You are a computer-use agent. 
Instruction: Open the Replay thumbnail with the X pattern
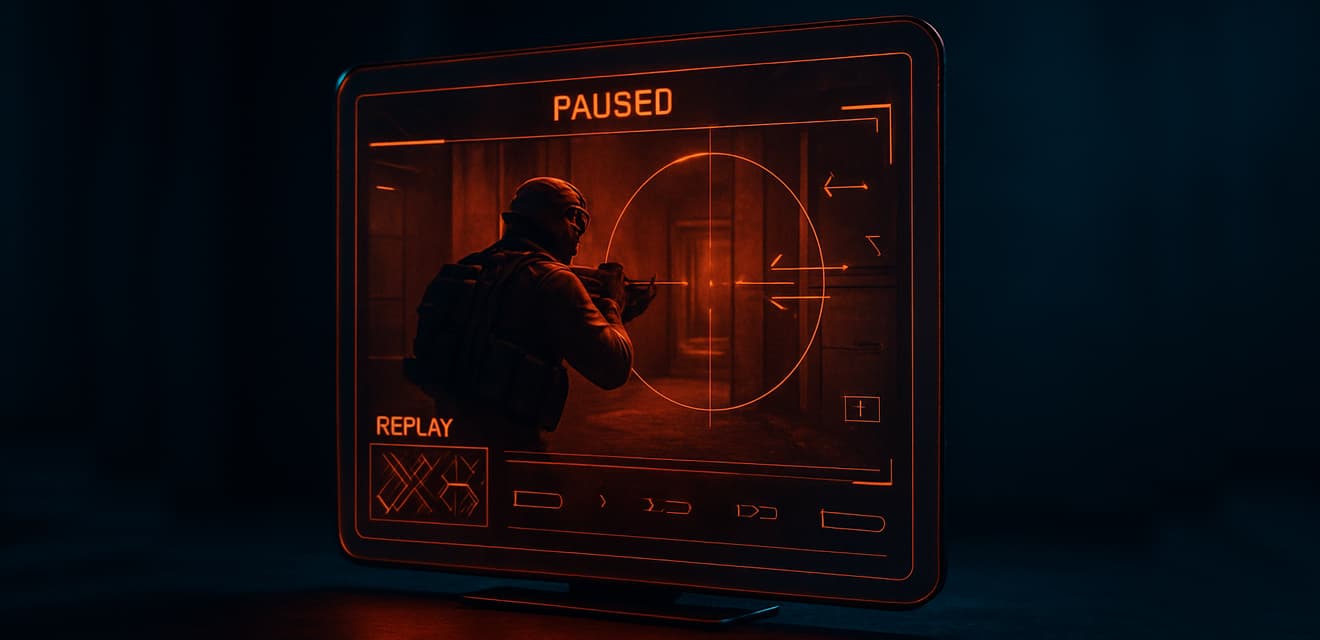click(428, 485)
